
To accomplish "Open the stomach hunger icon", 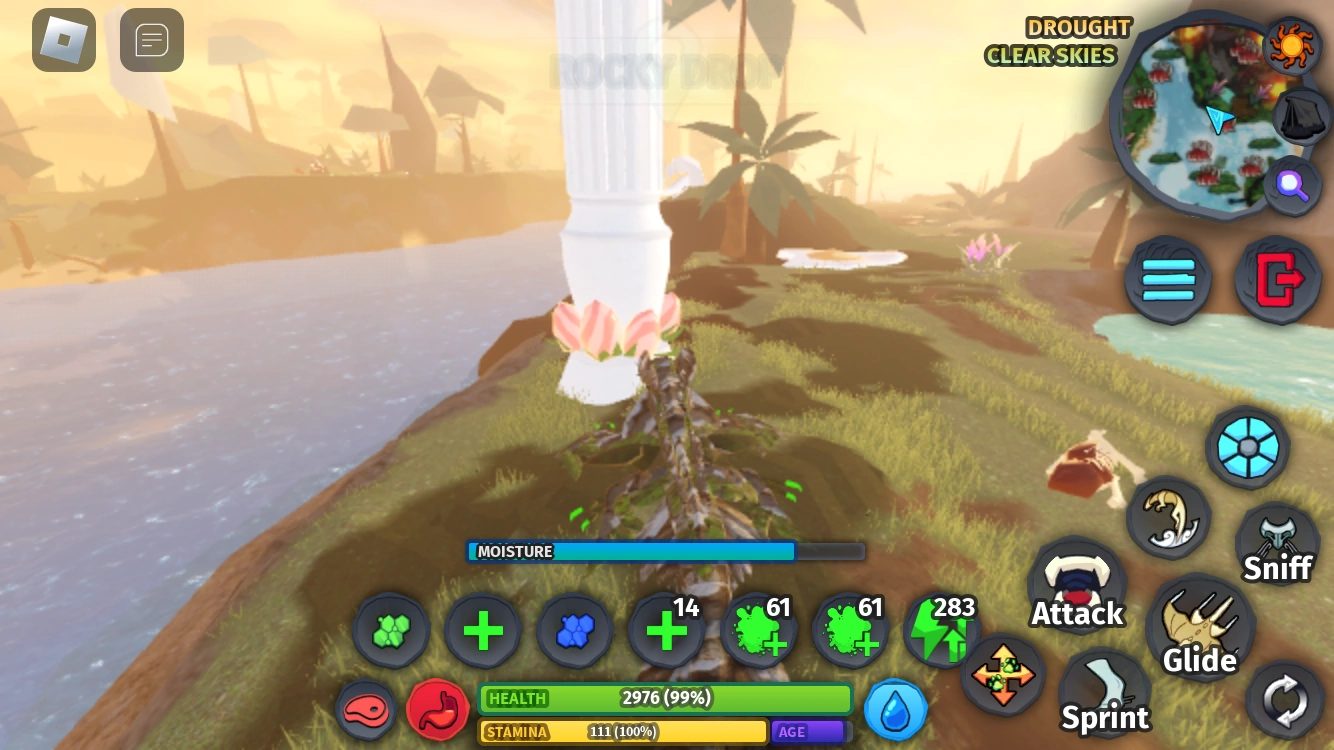I will pos(438,710).
